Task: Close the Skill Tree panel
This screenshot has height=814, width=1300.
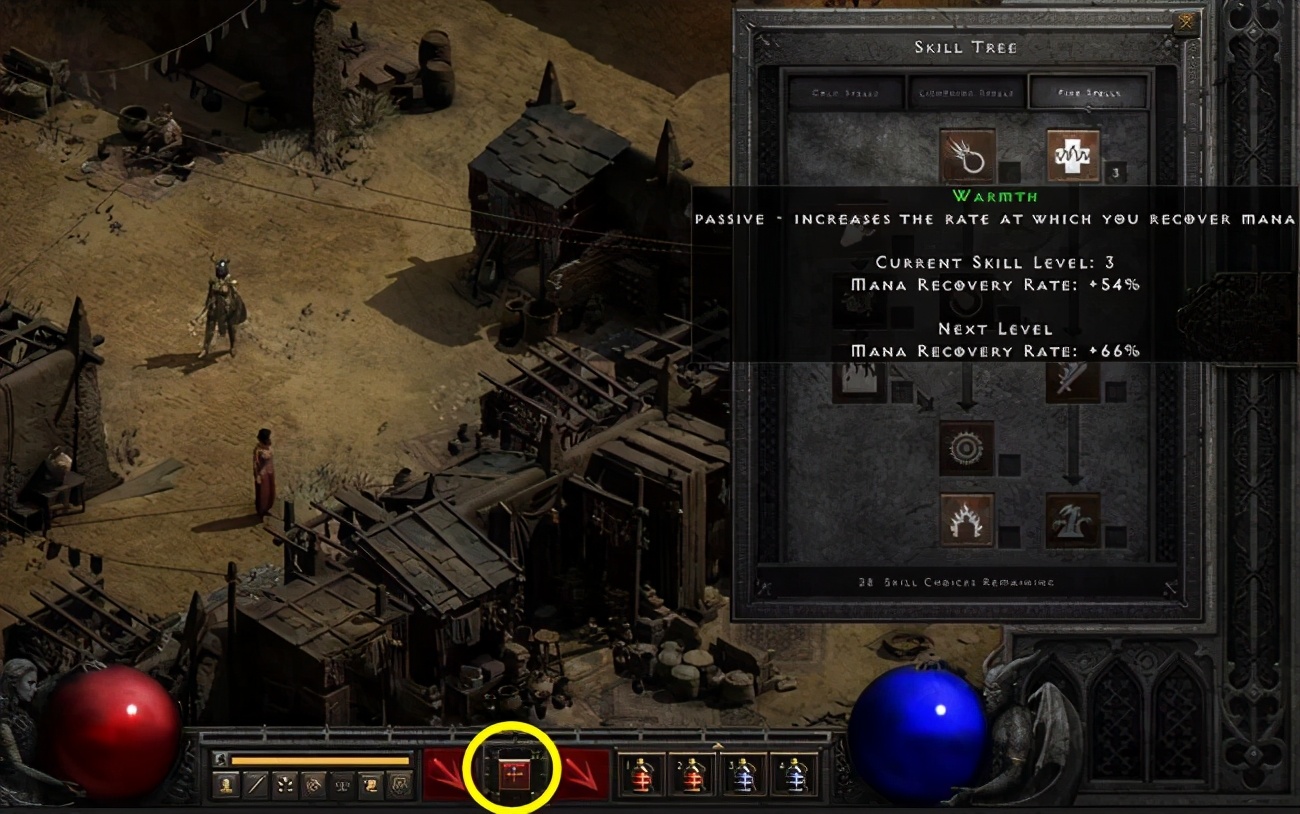Action: 1185,22
